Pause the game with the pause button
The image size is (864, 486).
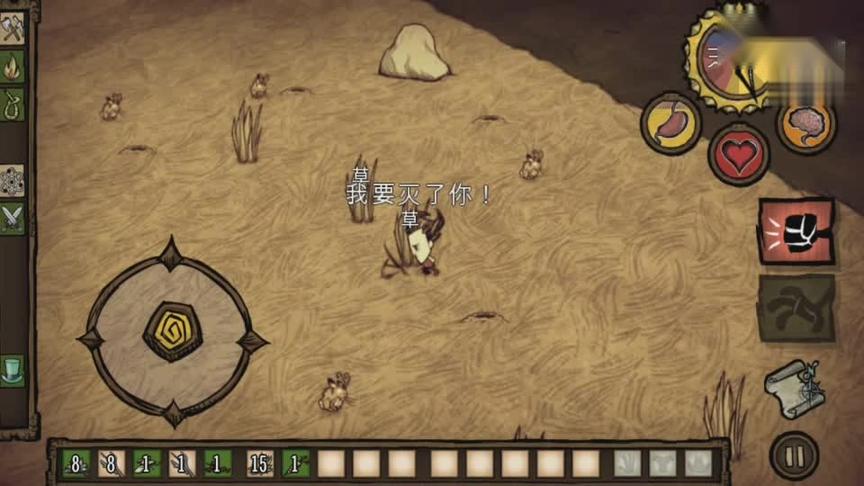tap(795, 456)
